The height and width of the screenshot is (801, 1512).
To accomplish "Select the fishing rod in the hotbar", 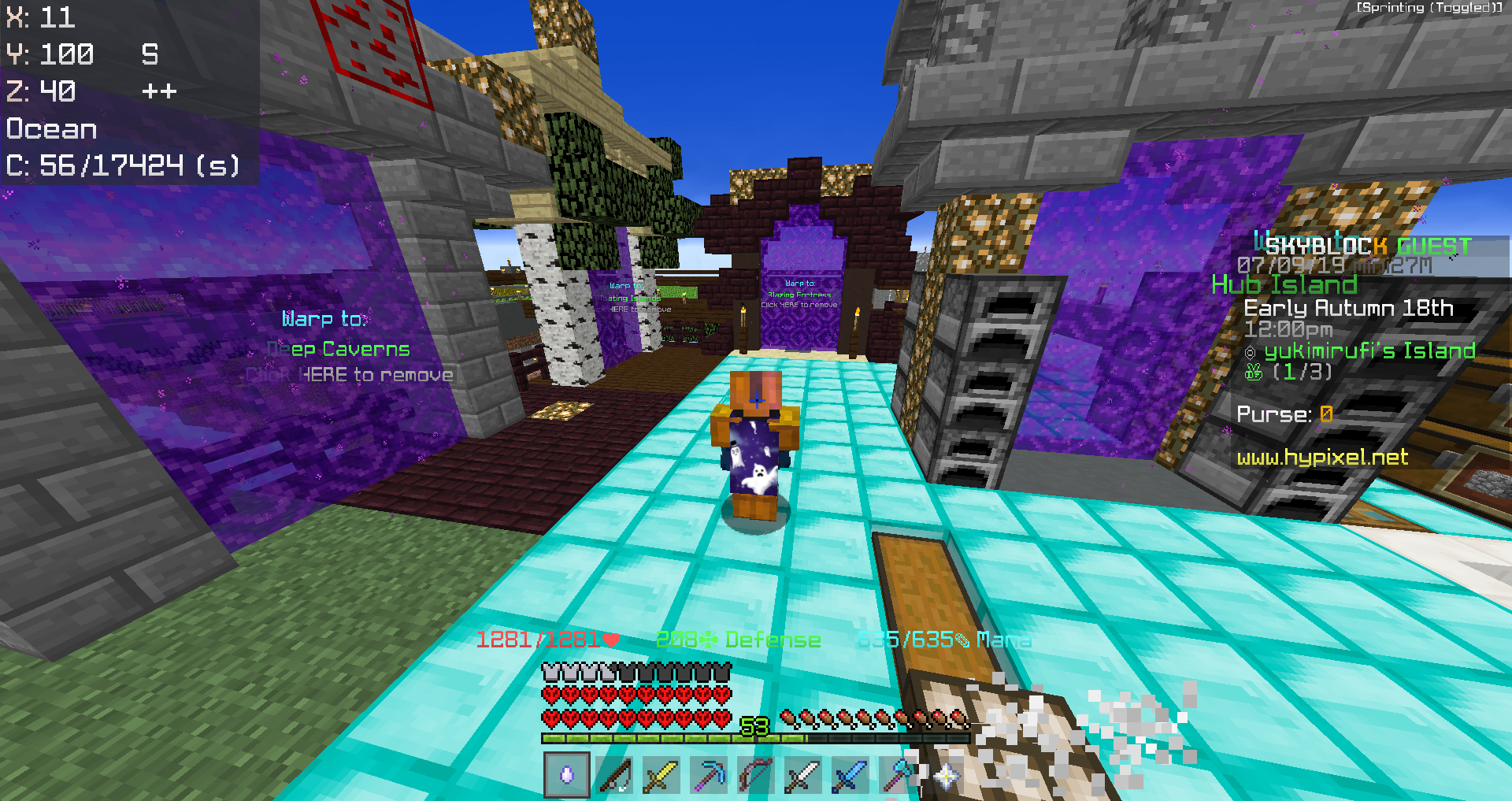I will tap(613, 776).
